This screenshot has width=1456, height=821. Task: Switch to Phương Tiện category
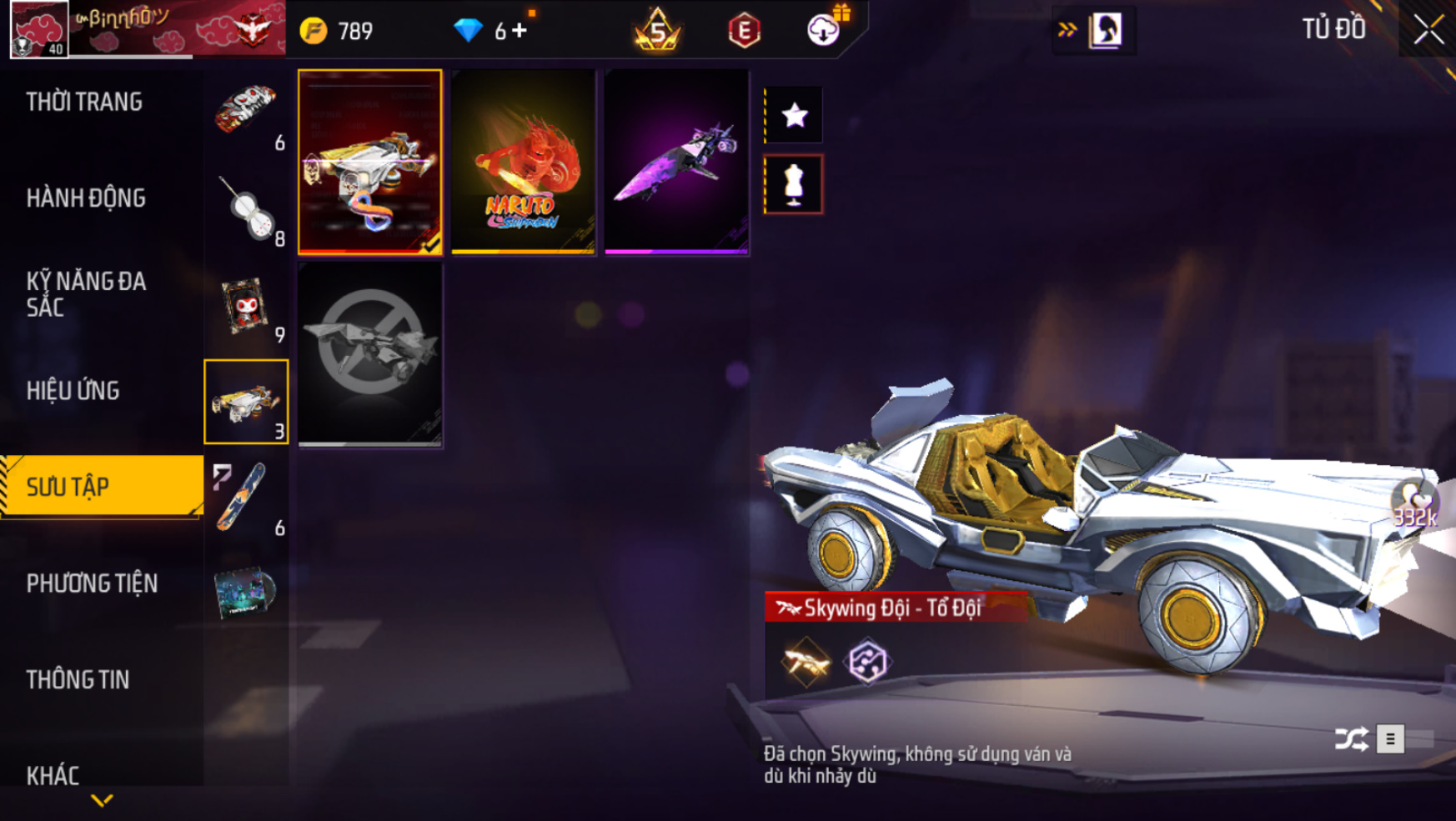(x=92, y=583)
